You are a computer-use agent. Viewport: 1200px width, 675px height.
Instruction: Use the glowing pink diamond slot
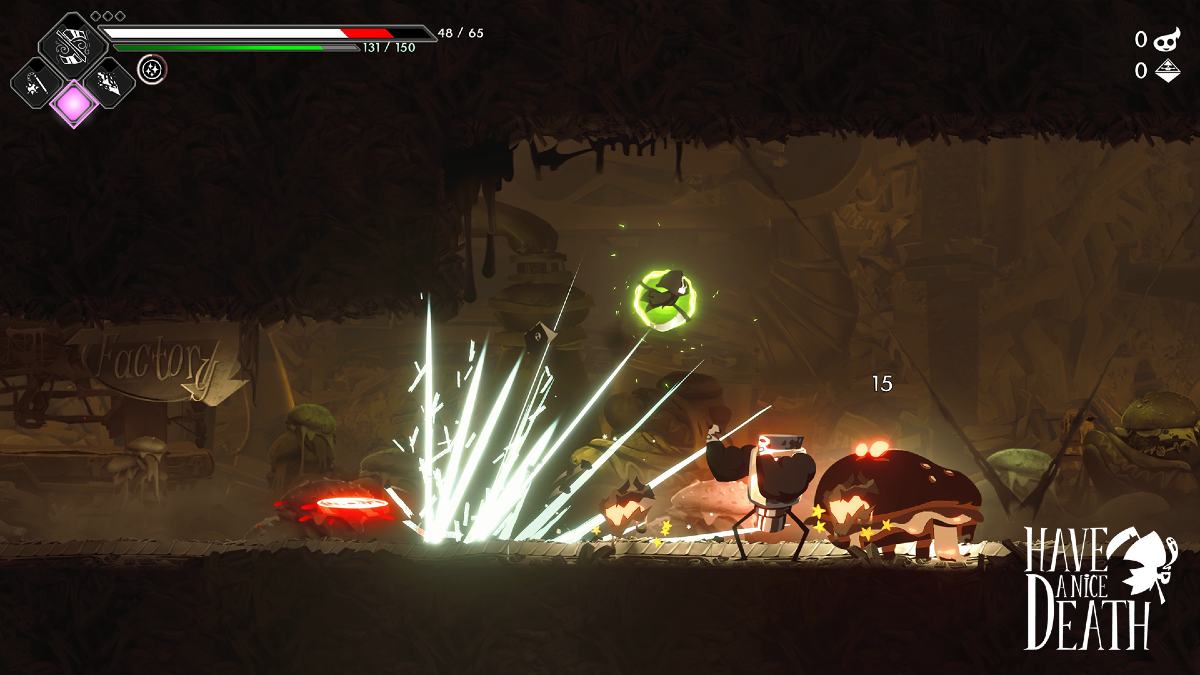[x=73, y=102]
